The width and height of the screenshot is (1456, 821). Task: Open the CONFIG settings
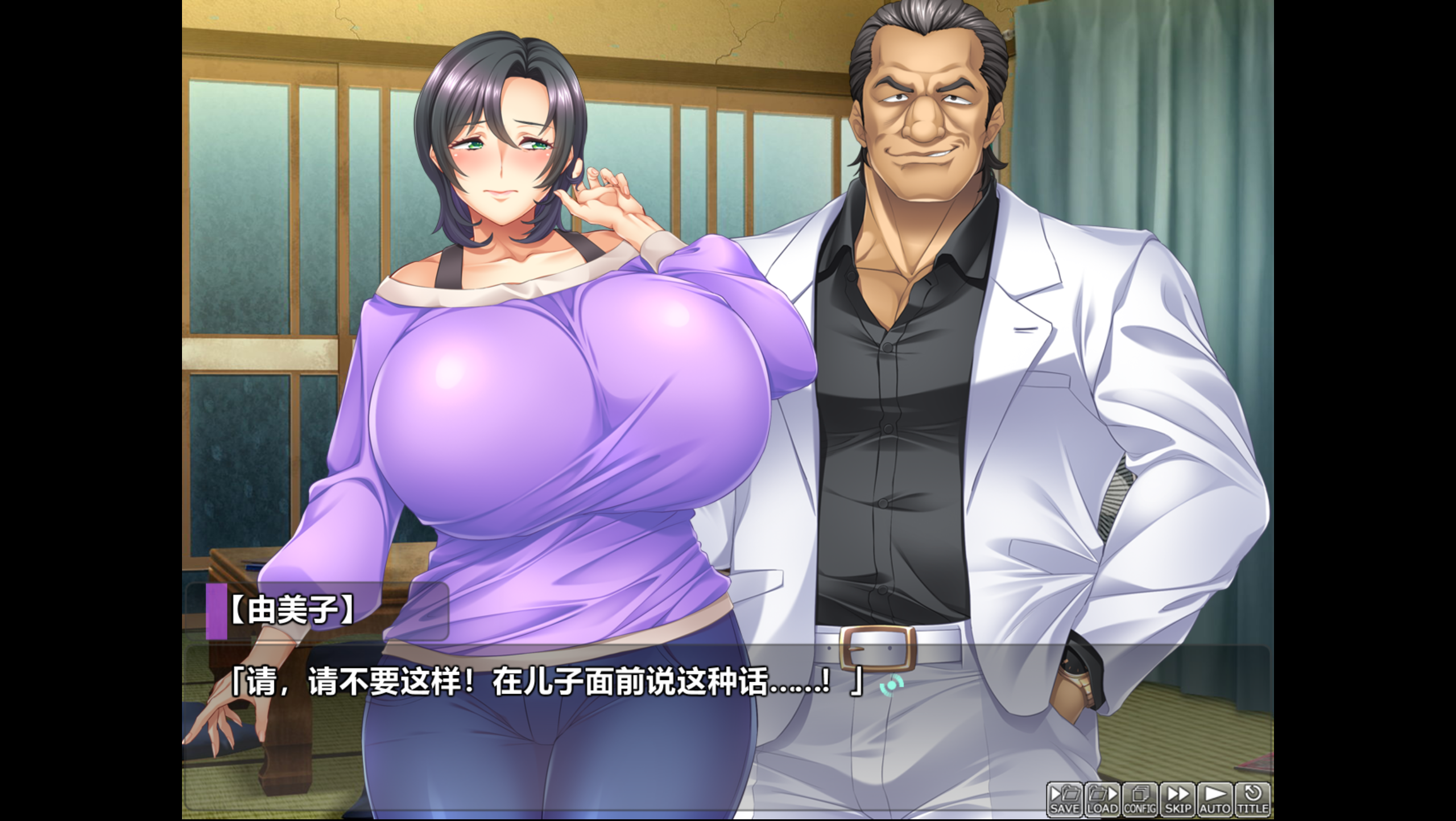[x=1140, y=799]
